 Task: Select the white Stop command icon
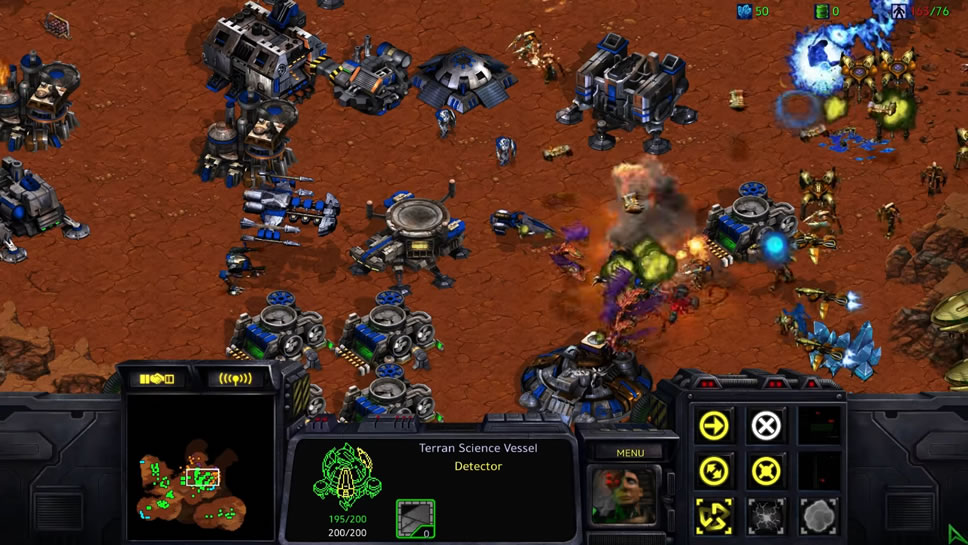tap(766, 425)
